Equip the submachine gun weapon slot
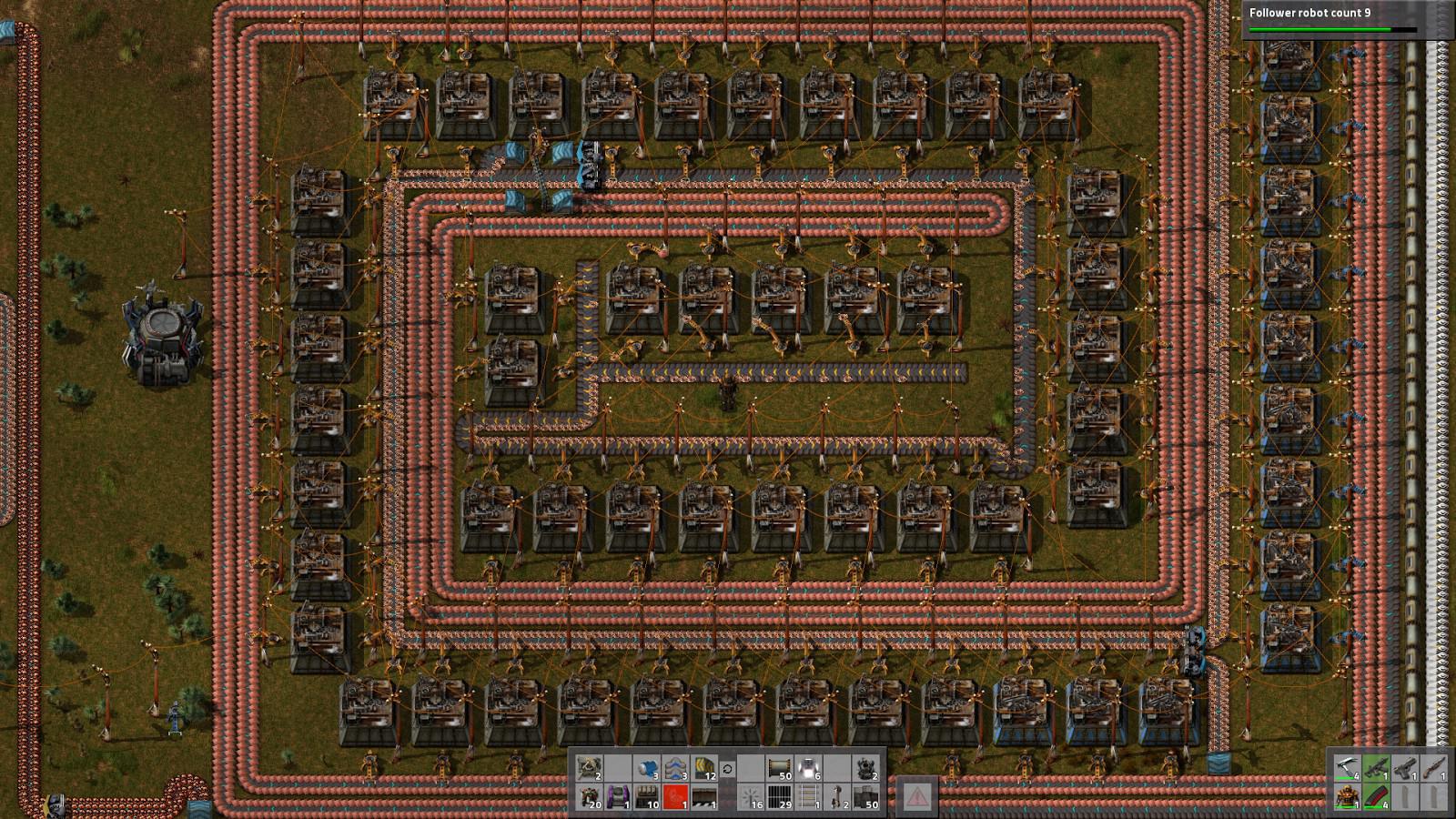Image resolution: width=1456 pixels, height=819 pixels. click(x=1376, y=767)
